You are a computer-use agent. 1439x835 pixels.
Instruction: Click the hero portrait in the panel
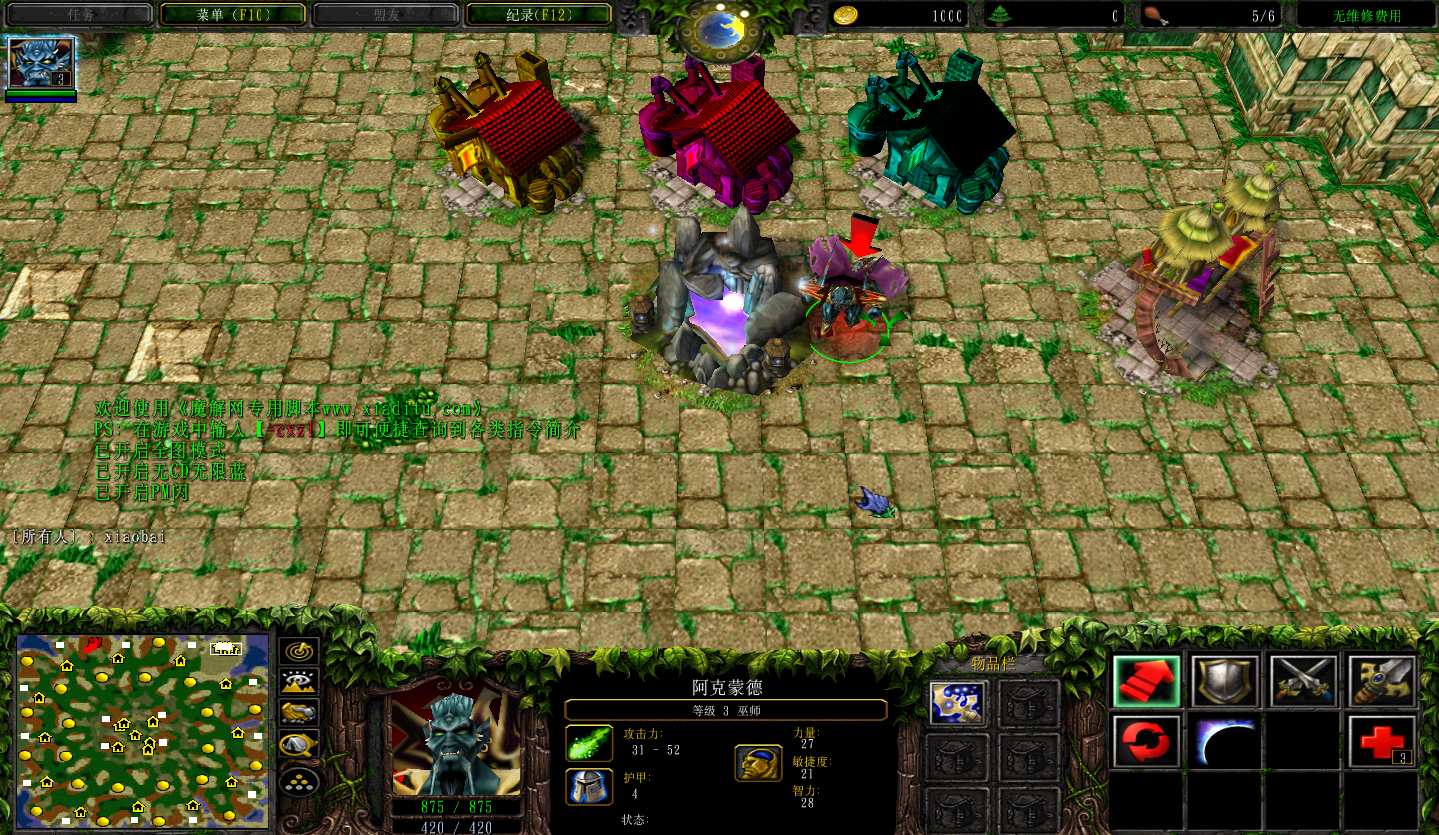point(455,738)
